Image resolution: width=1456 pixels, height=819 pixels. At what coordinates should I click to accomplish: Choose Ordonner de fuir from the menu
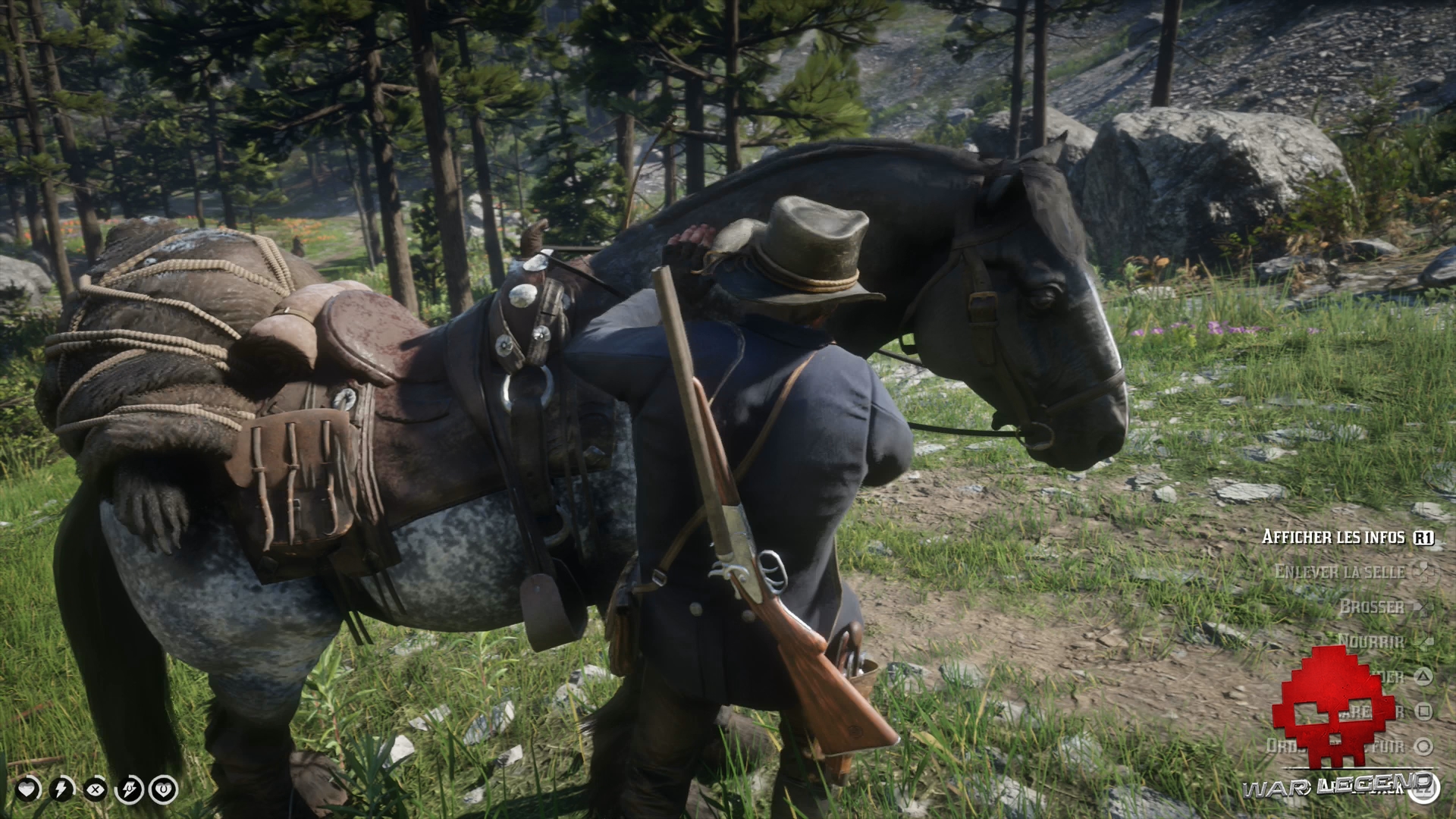(1337, 745)
